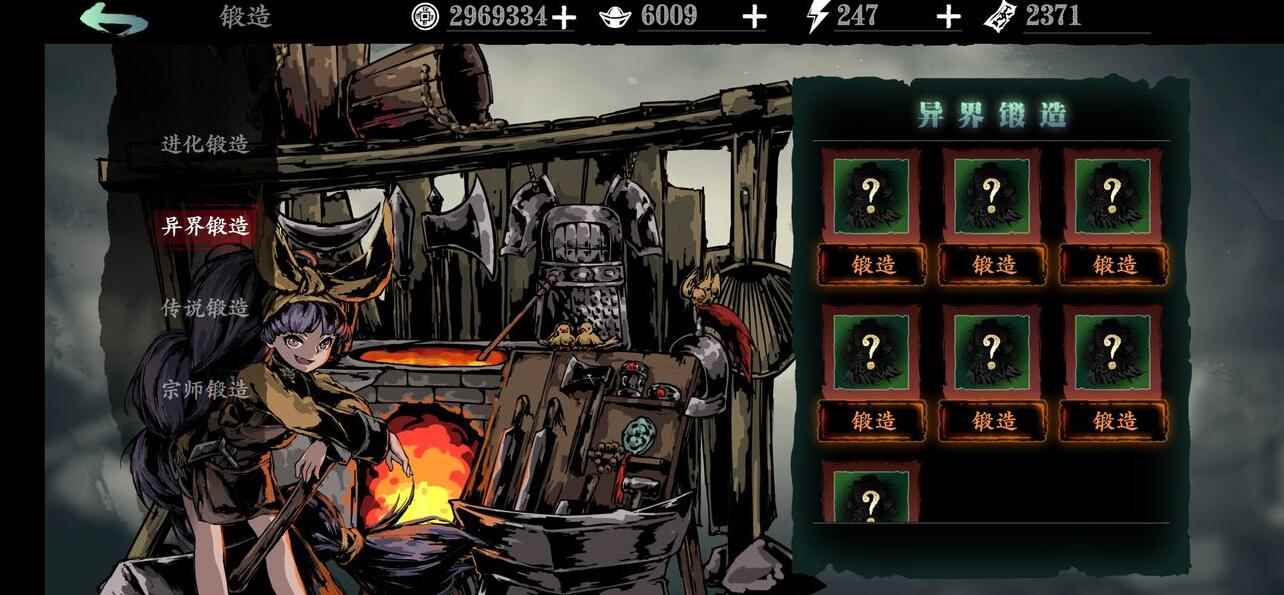Choose the 宗师锻造 tab
This screenshot has height=595, width=1284.
pos(205,389)
